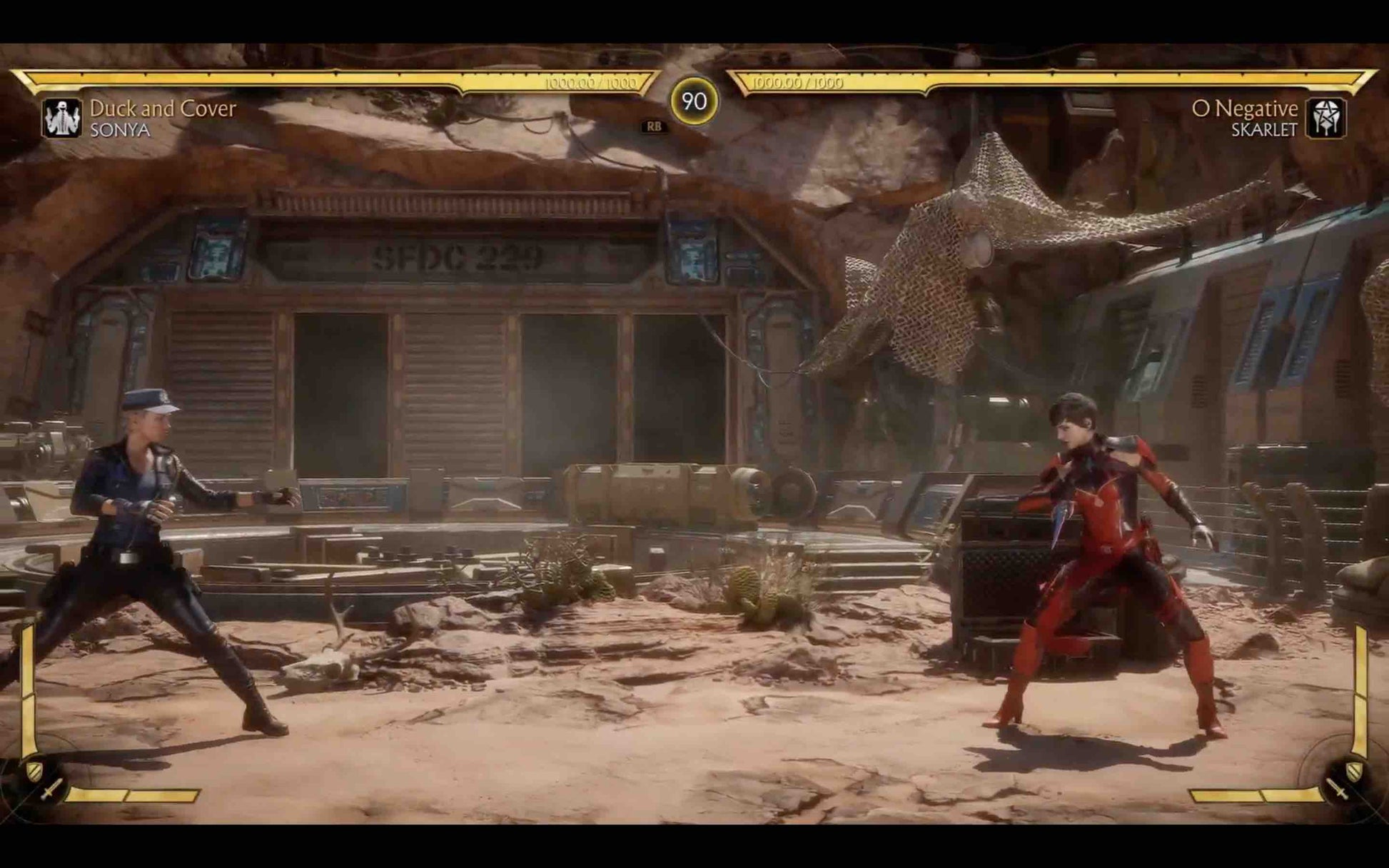Select the shield icon beside Sonya's meter

coord(34,770)
